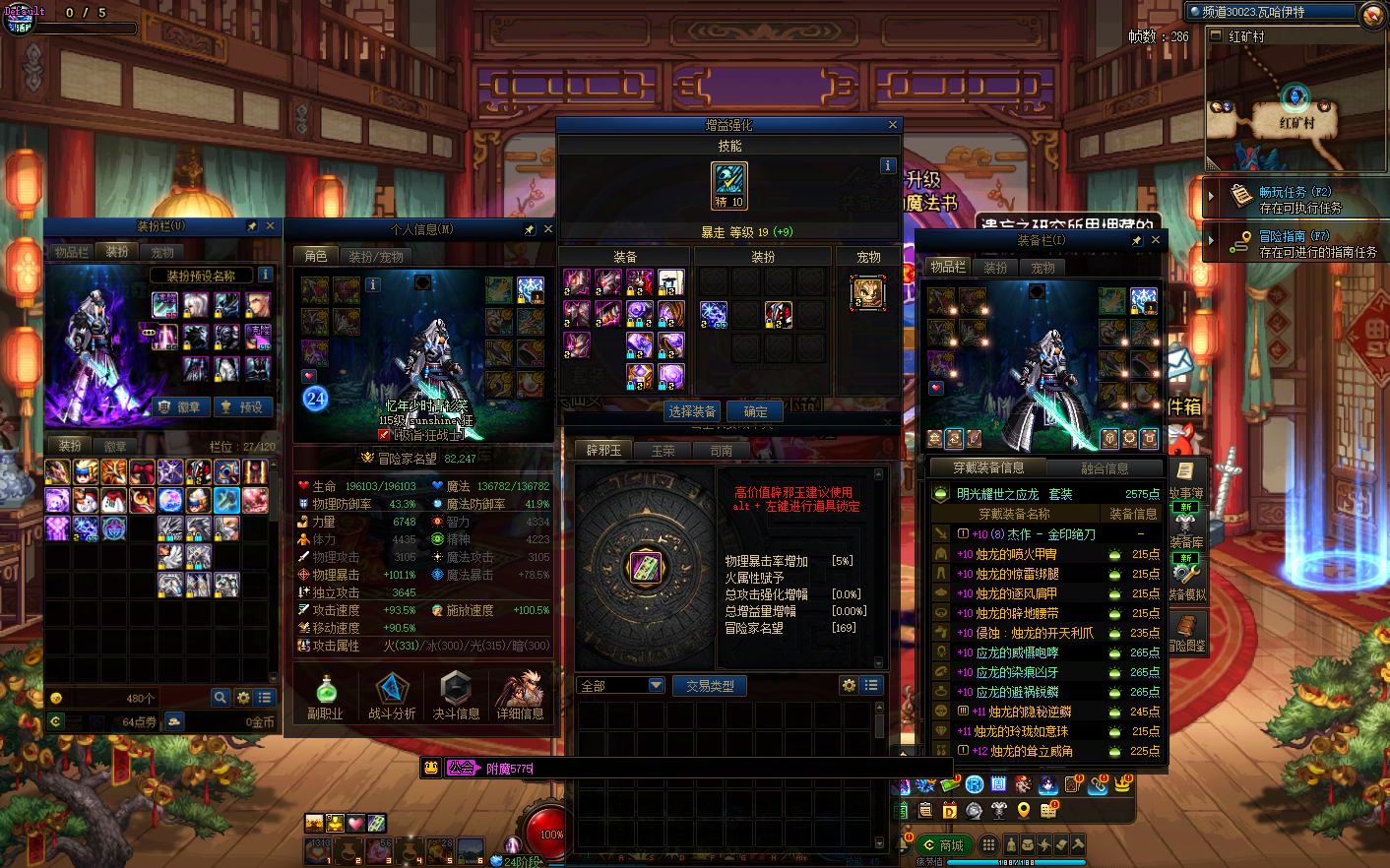Select the buff skill icon in 增益强化
This screenshot has height=868, width=1390.
[729, 186]
